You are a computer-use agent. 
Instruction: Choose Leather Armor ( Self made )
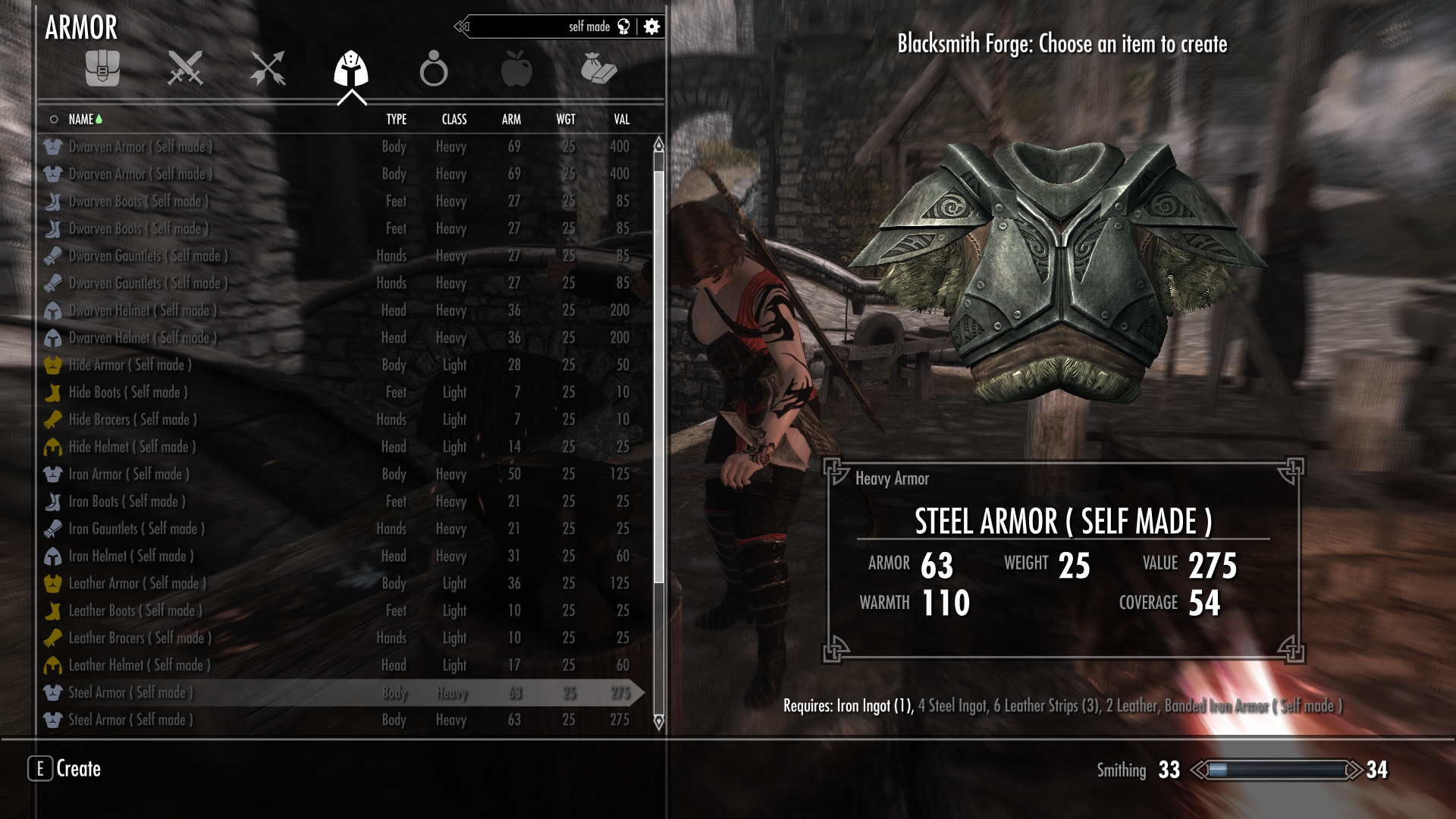tap(137, 583)
